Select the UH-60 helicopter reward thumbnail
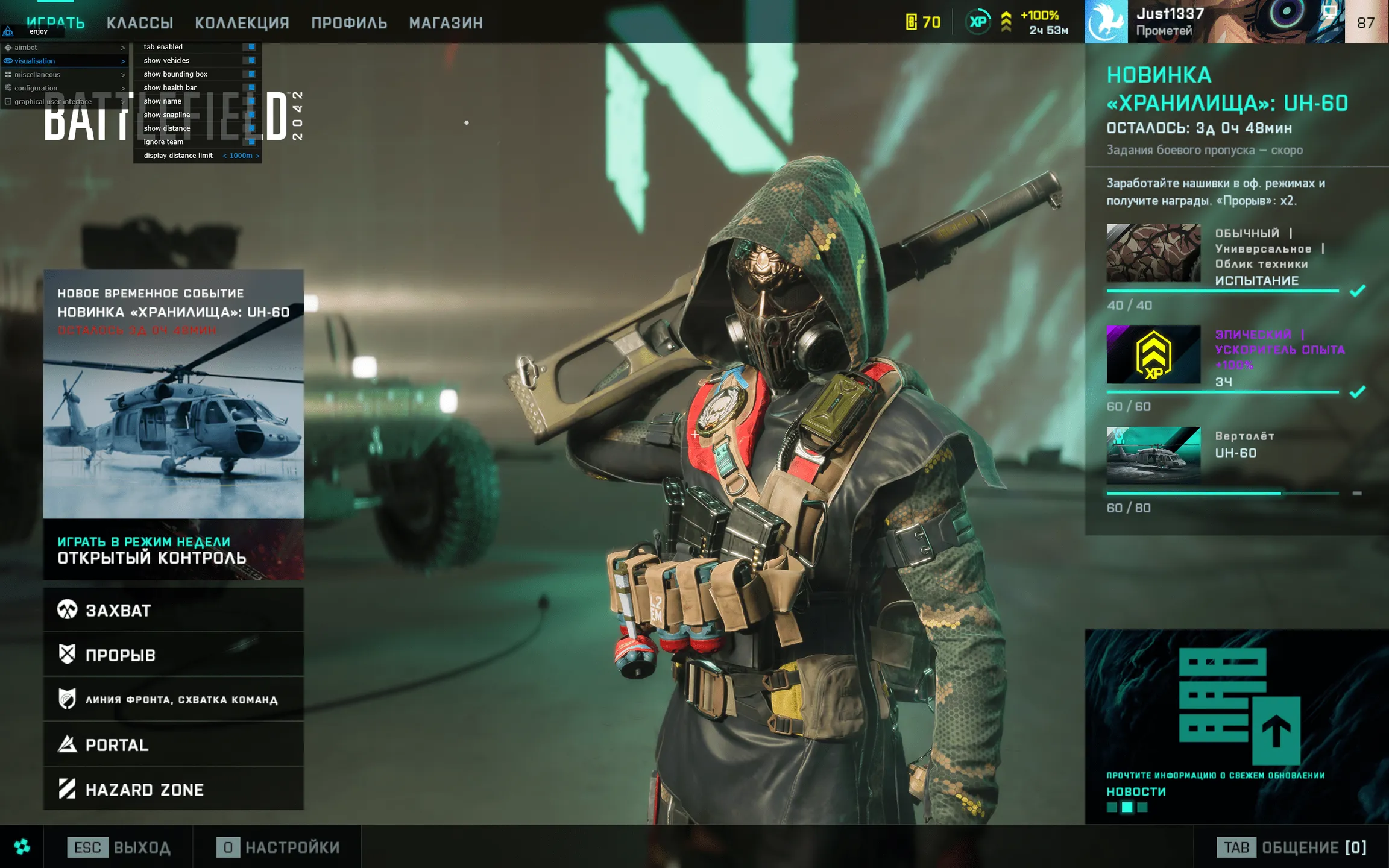 (x=1153, y=456)
